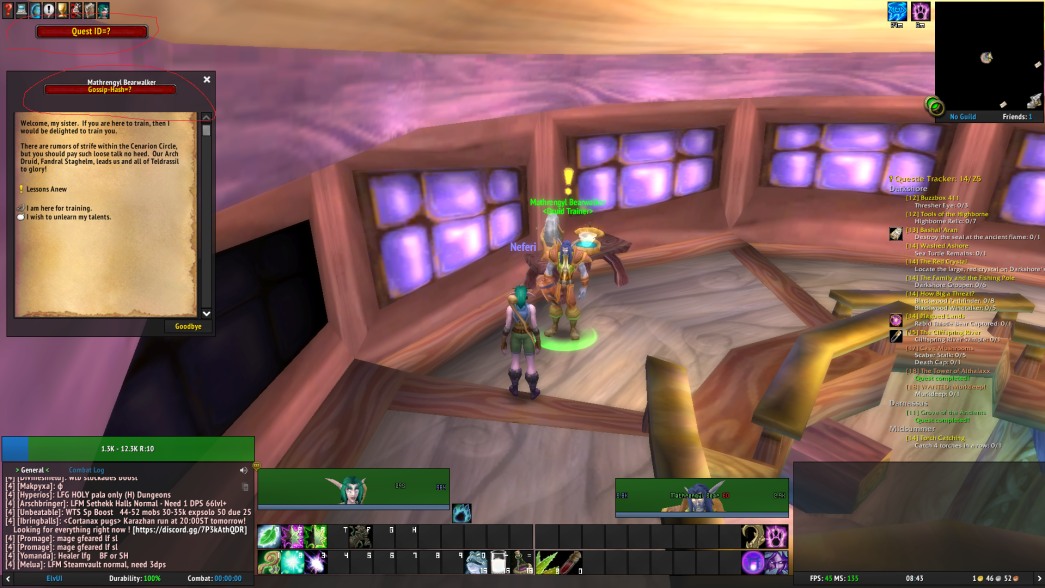The width and height of the screenshot is (1045, 588).
Task: Close the Mathrengyl Bearwalker gossip window
Action: (207, 79)
